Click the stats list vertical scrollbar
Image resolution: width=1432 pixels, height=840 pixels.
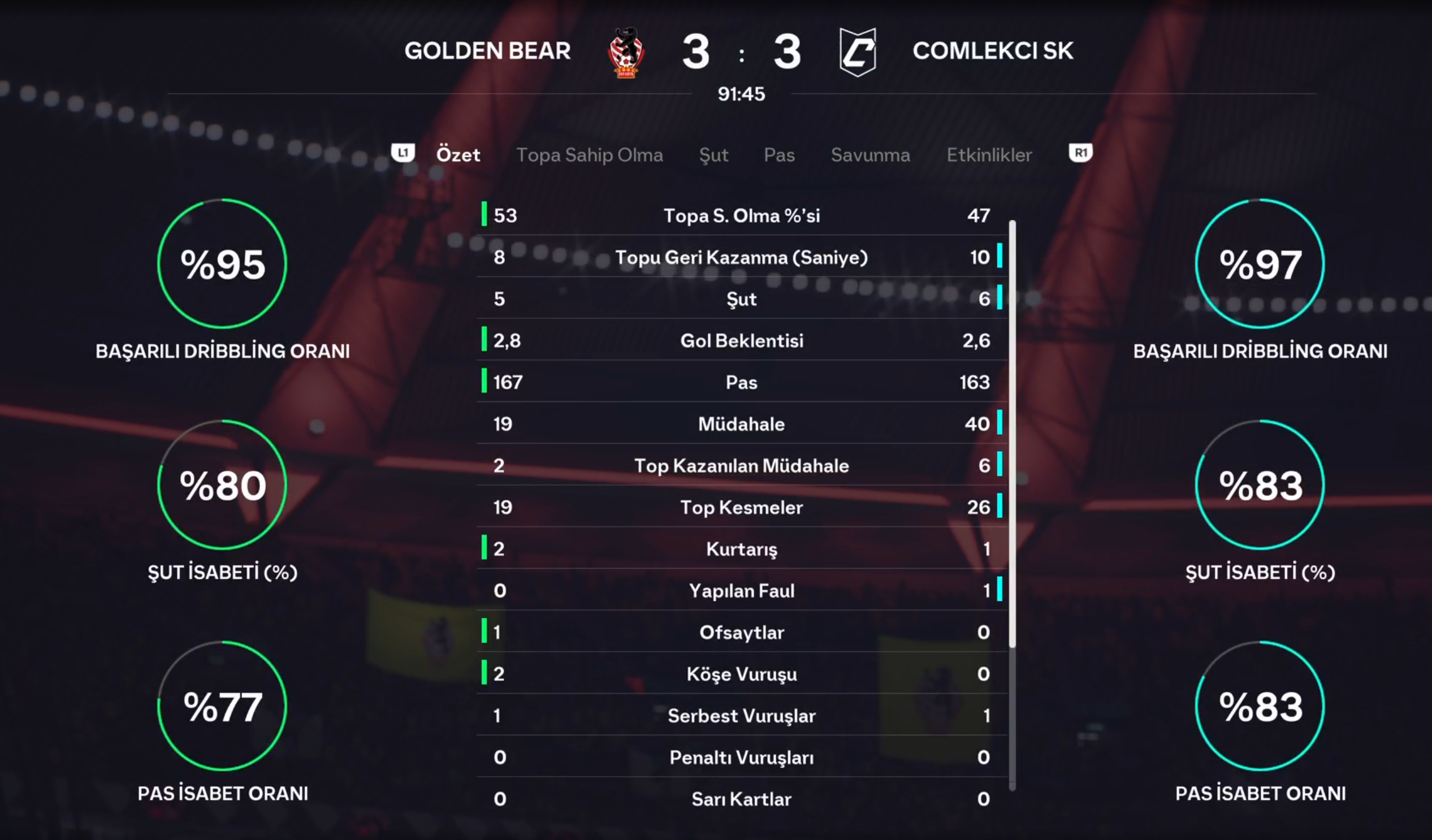[x=1012, y=432]
